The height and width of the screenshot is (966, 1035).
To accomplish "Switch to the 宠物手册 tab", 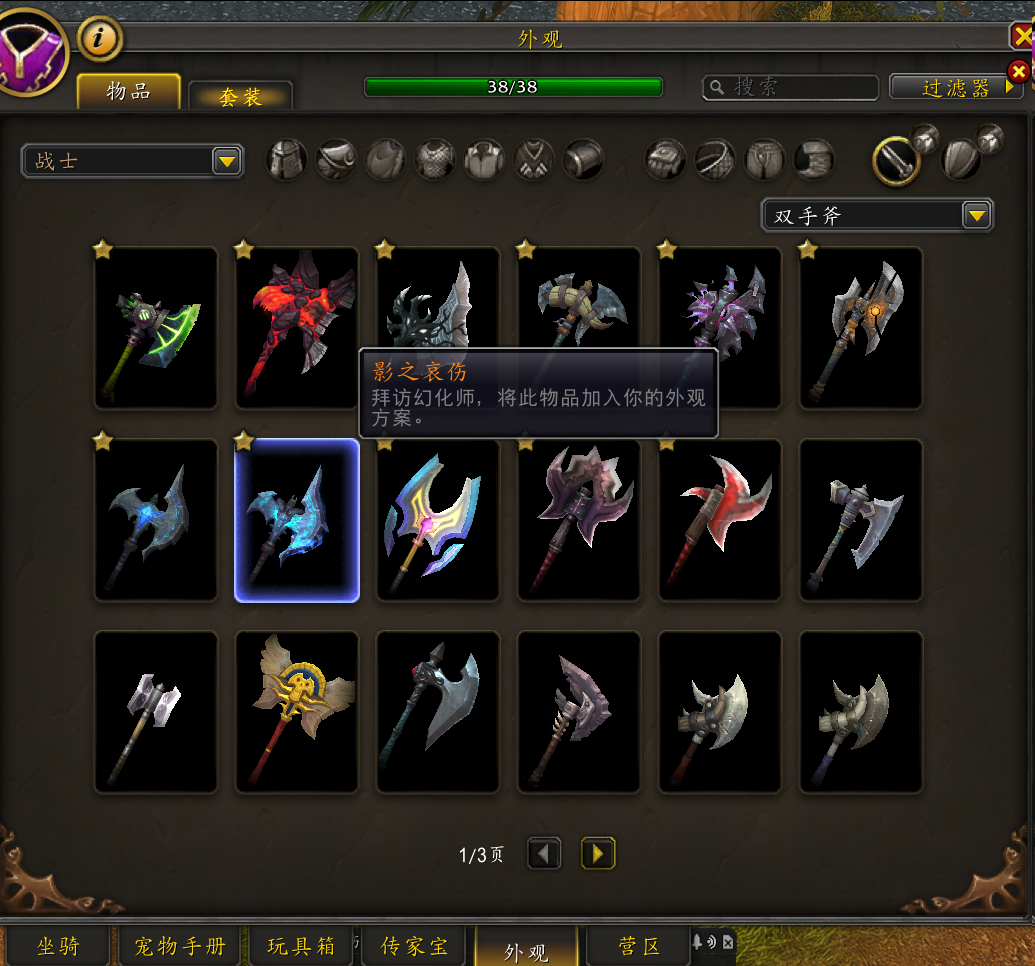I will tap(180, 946).
